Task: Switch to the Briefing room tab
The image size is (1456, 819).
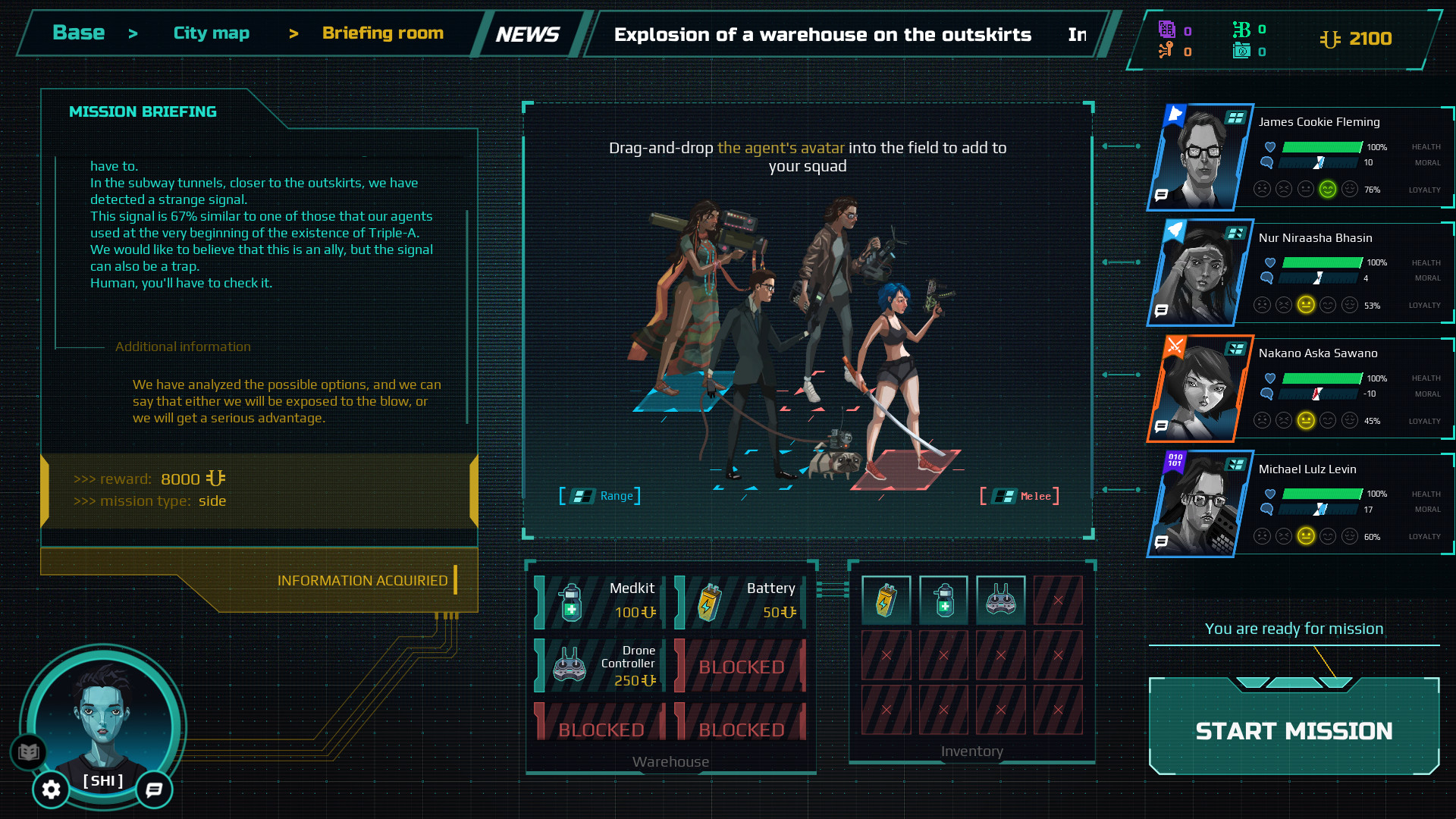Action: click(x=382, y=33)
